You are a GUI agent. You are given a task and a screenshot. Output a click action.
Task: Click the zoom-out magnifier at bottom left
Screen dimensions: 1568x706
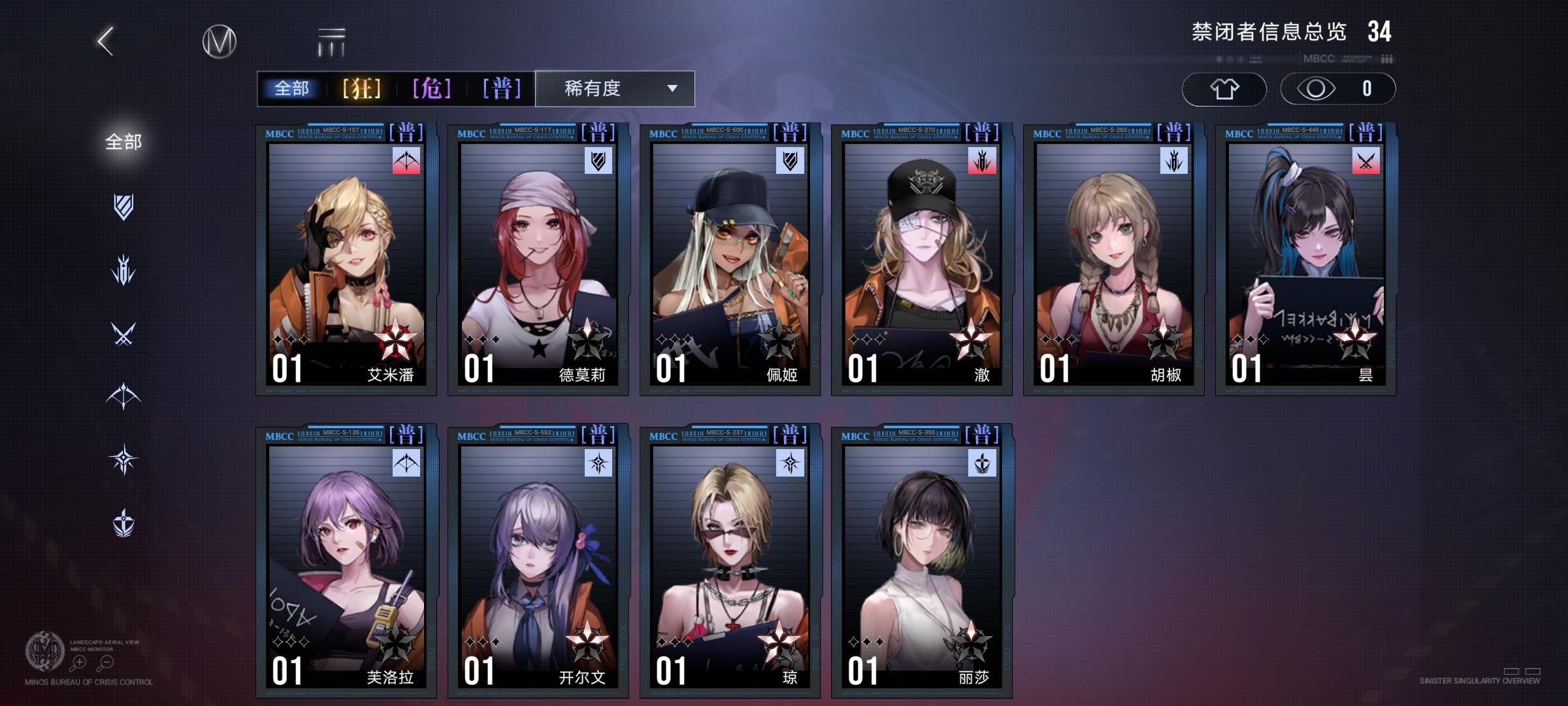point(105,662)
